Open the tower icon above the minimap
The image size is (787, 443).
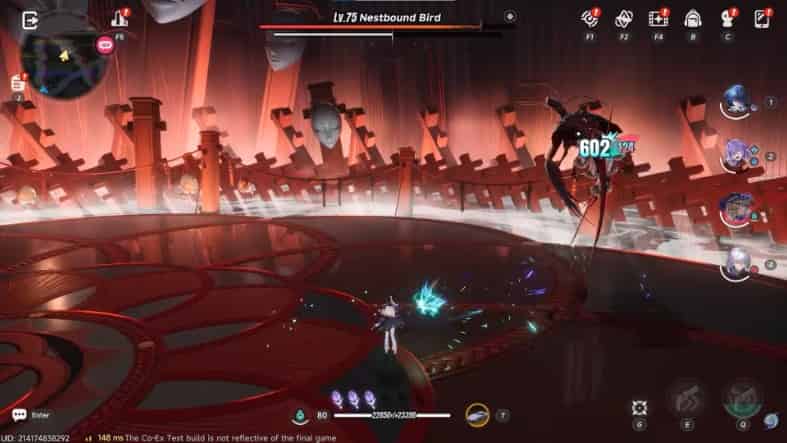click(119, 18)
